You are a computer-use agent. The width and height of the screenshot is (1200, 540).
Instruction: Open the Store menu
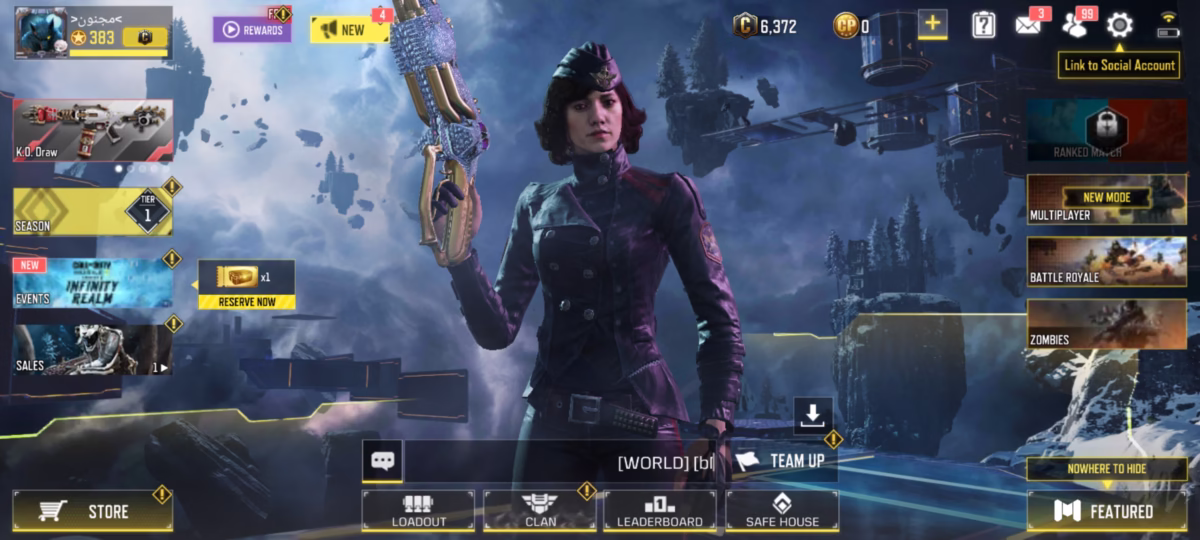pyautogui.click(x=92, y=512)
